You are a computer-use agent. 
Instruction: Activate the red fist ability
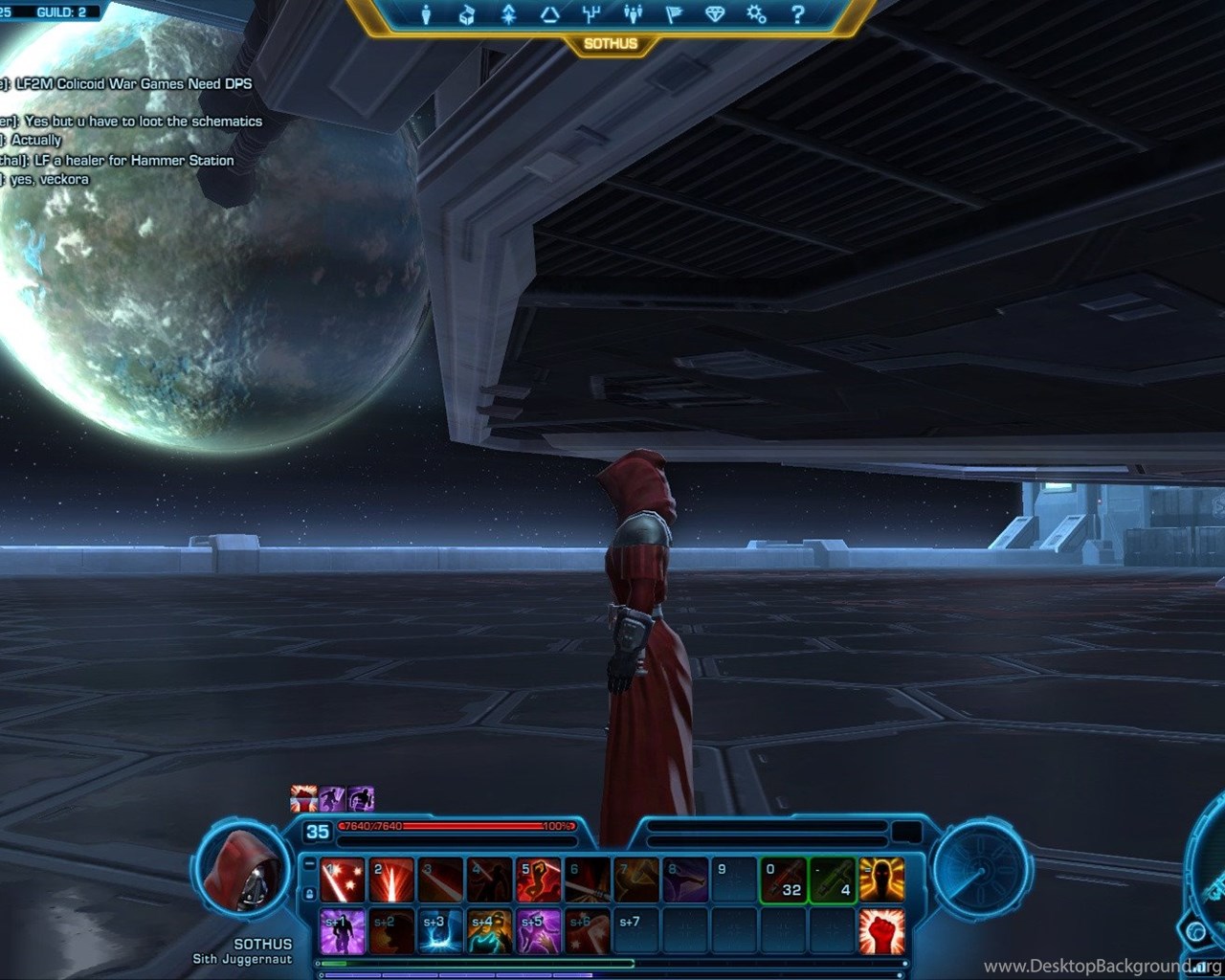click(x=881, y=931)
